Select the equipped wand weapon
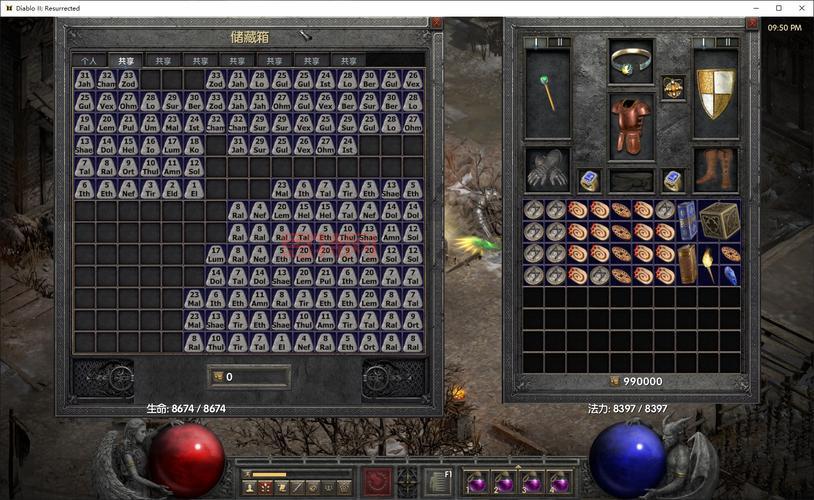This screenshot has width=814, height=500. (547, 93)
